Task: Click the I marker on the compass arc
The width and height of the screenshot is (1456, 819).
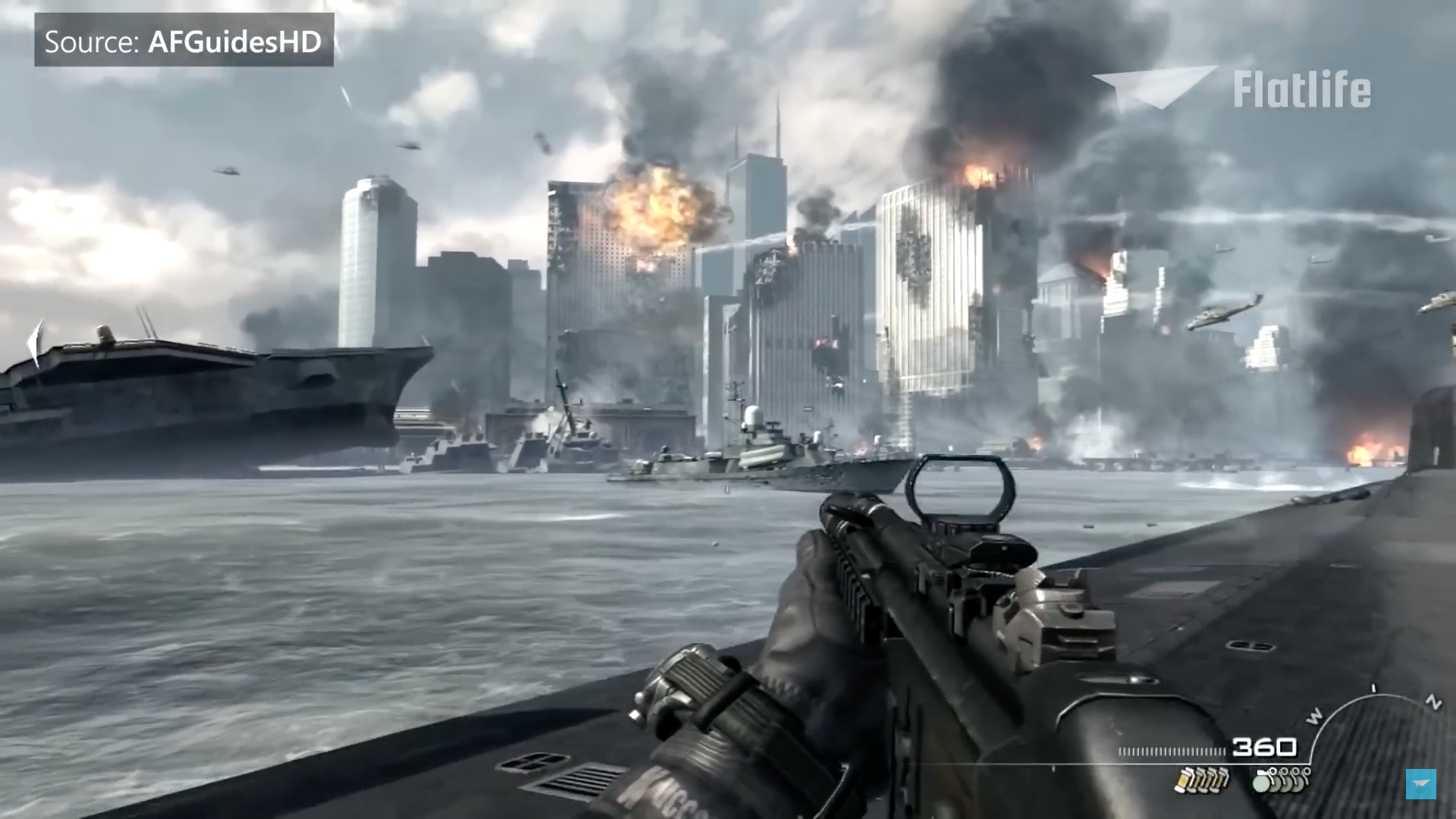Action: (1373, 688)
